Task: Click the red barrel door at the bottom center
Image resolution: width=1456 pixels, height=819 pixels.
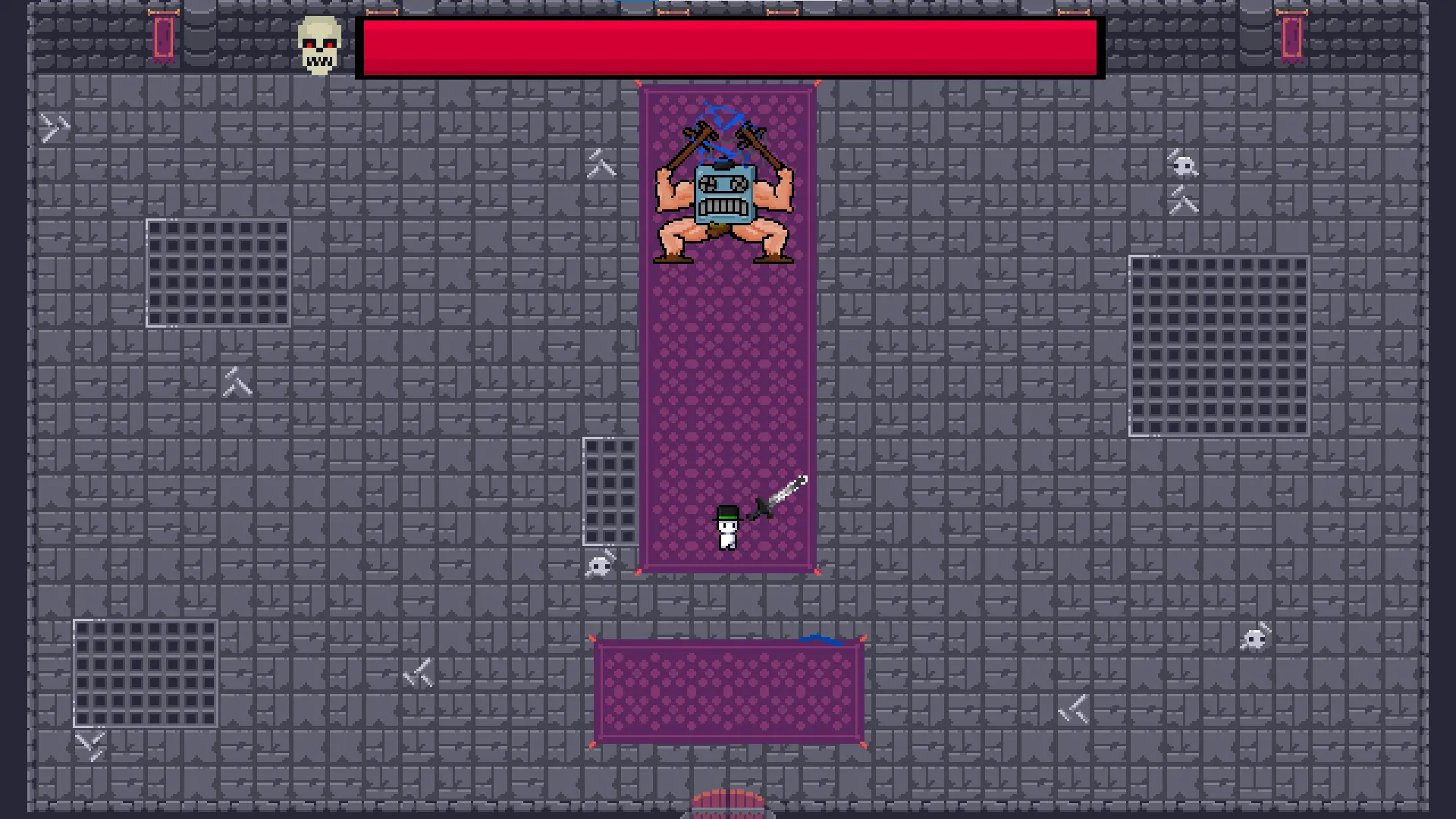Action: click(726, 805)
